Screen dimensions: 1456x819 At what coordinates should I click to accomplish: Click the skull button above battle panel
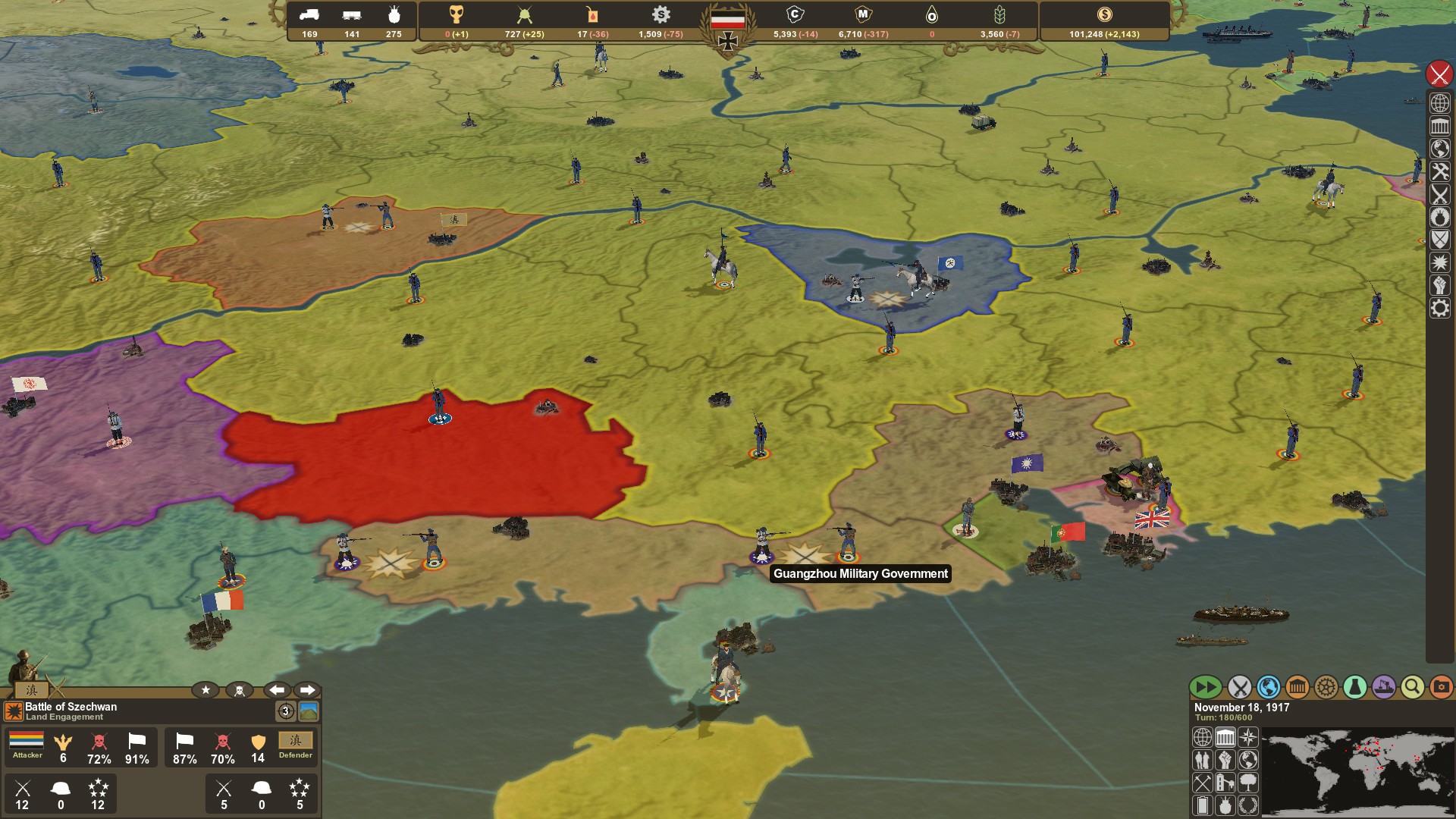[x=240, y=690]
